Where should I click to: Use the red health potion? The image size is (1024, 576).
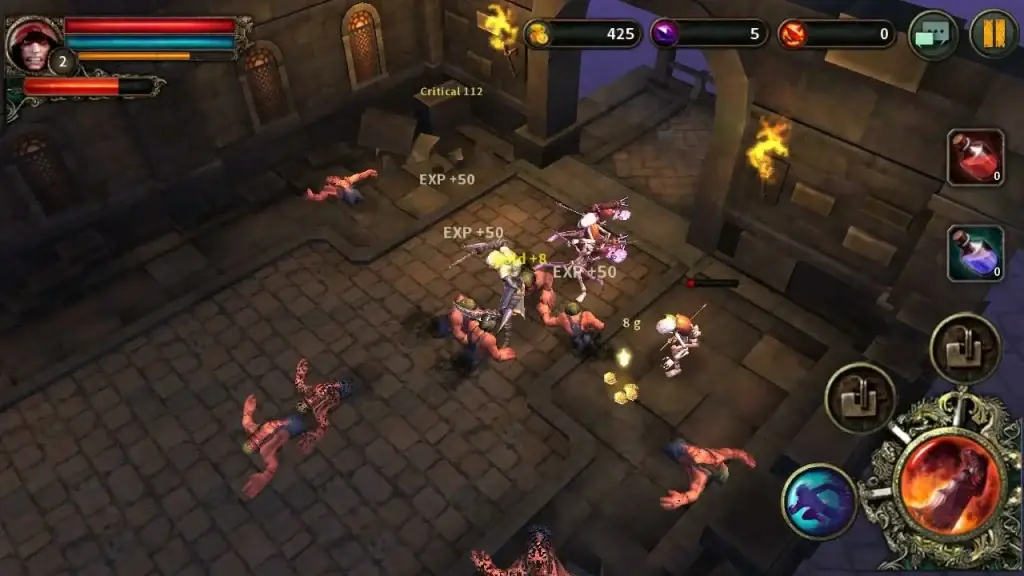coord(975,157)
